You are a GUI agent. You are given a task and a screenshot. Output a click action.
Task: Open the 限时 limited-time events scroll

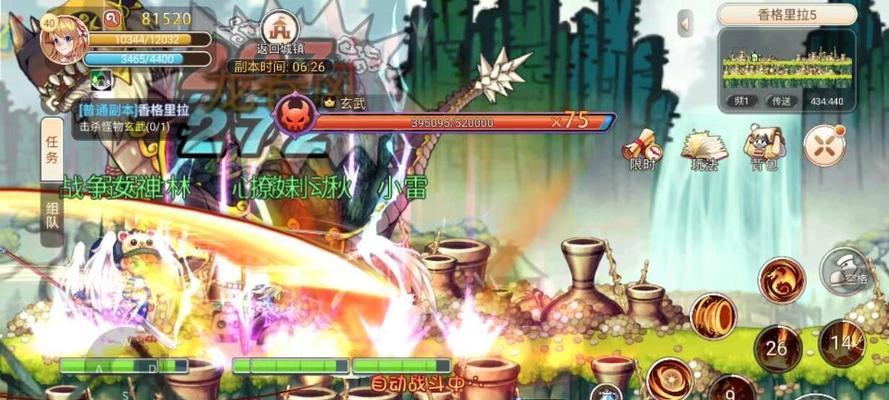pyautogui.click(x=642, y=149)
